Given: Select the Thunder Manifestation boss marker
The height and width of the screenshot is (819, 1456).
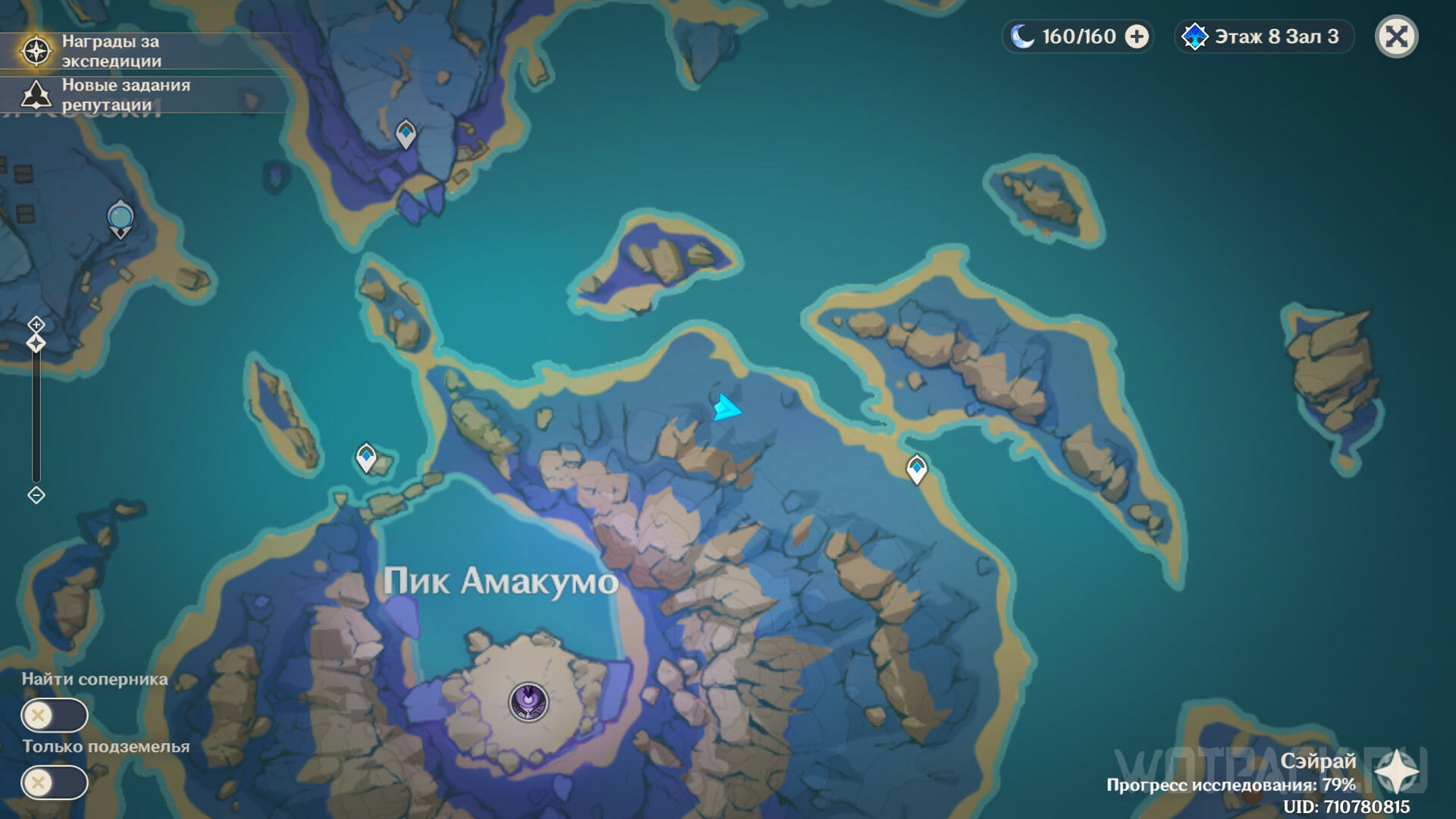Looking at the screenshot, I should 529,701.
